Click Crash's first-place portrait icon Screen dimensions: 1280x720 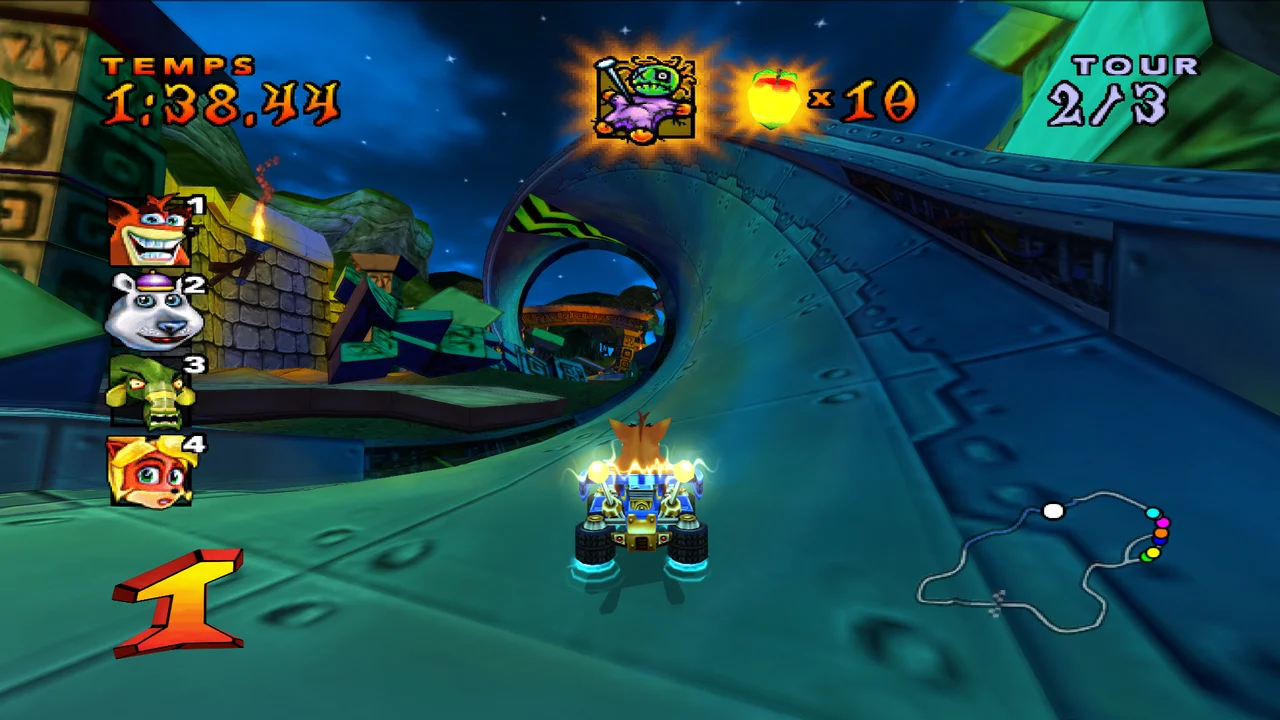click(x=148, y=230)
